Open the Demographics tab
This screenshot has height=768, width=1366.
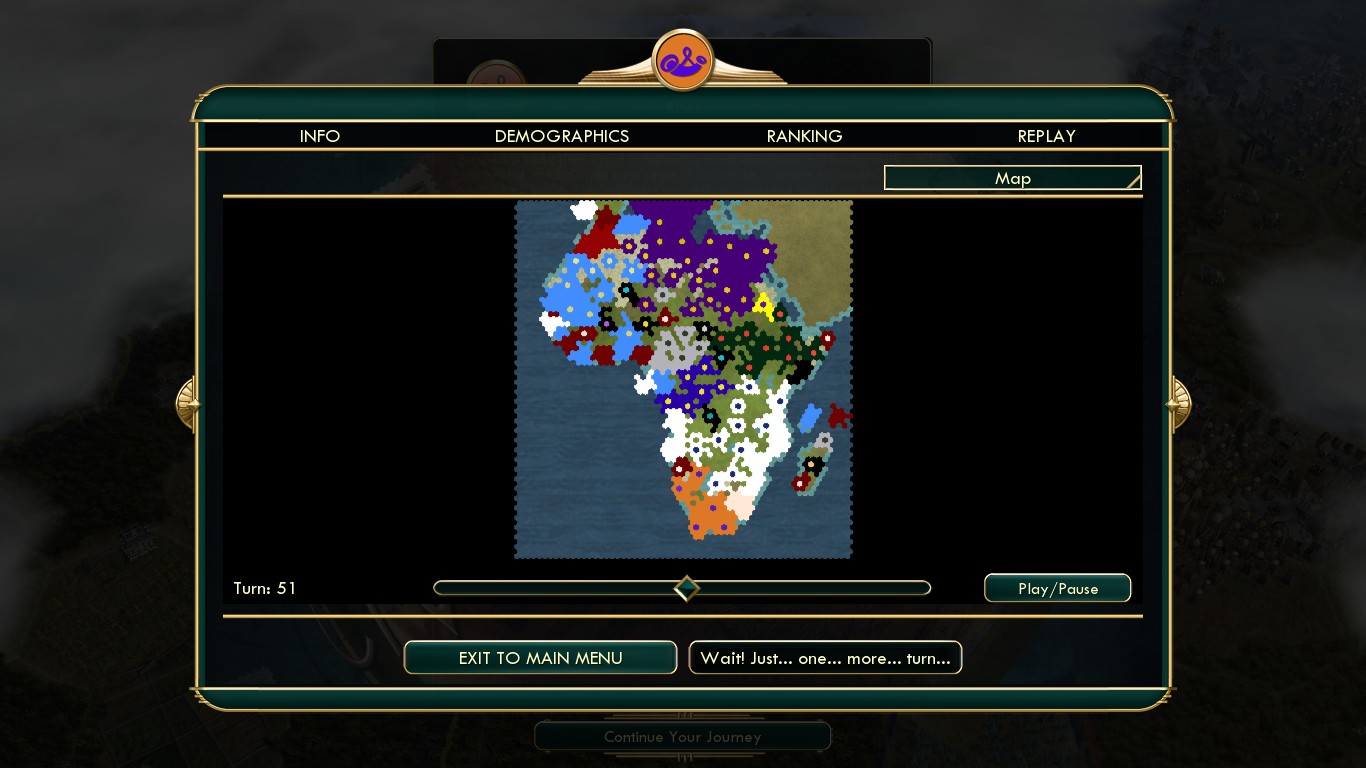(562, 136)
